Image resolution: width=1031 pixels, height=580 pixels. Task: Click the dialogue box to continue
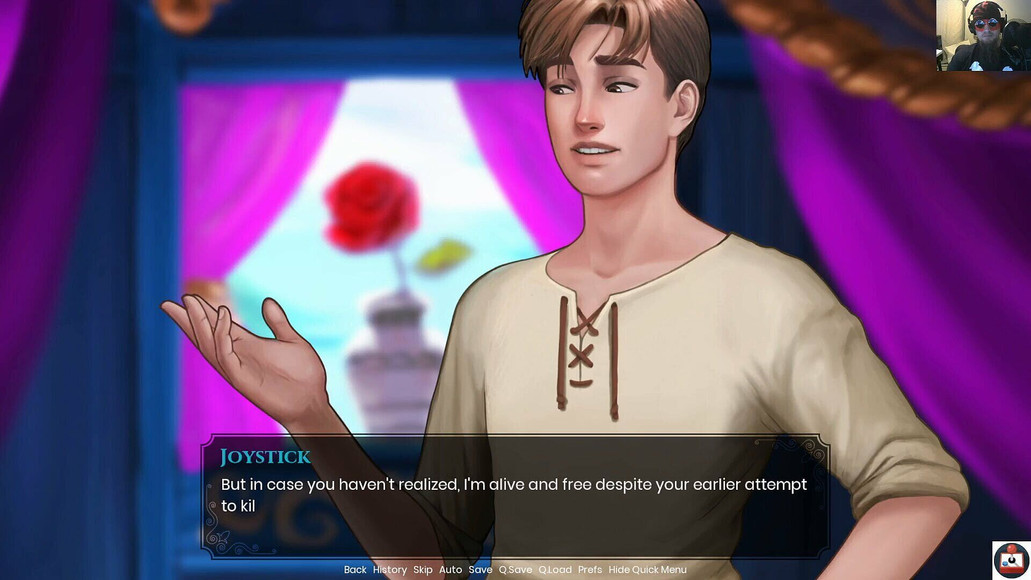point(515,495)
